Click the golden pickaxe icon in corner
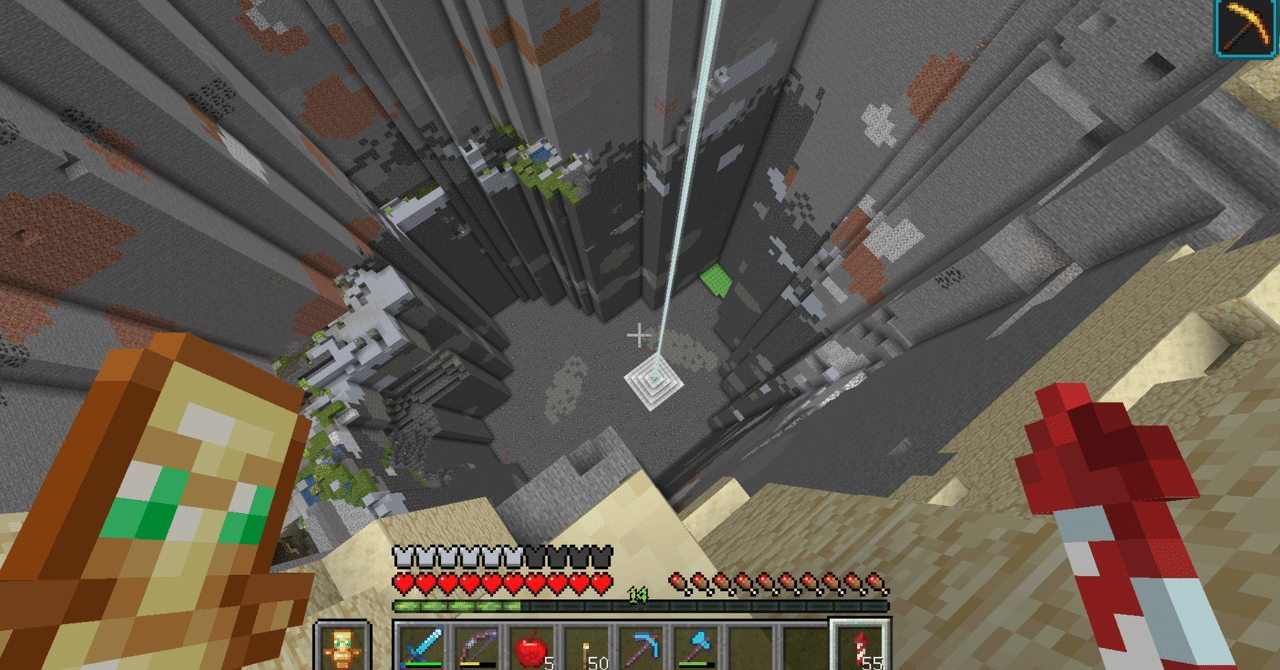 (x=1245, y=27)
